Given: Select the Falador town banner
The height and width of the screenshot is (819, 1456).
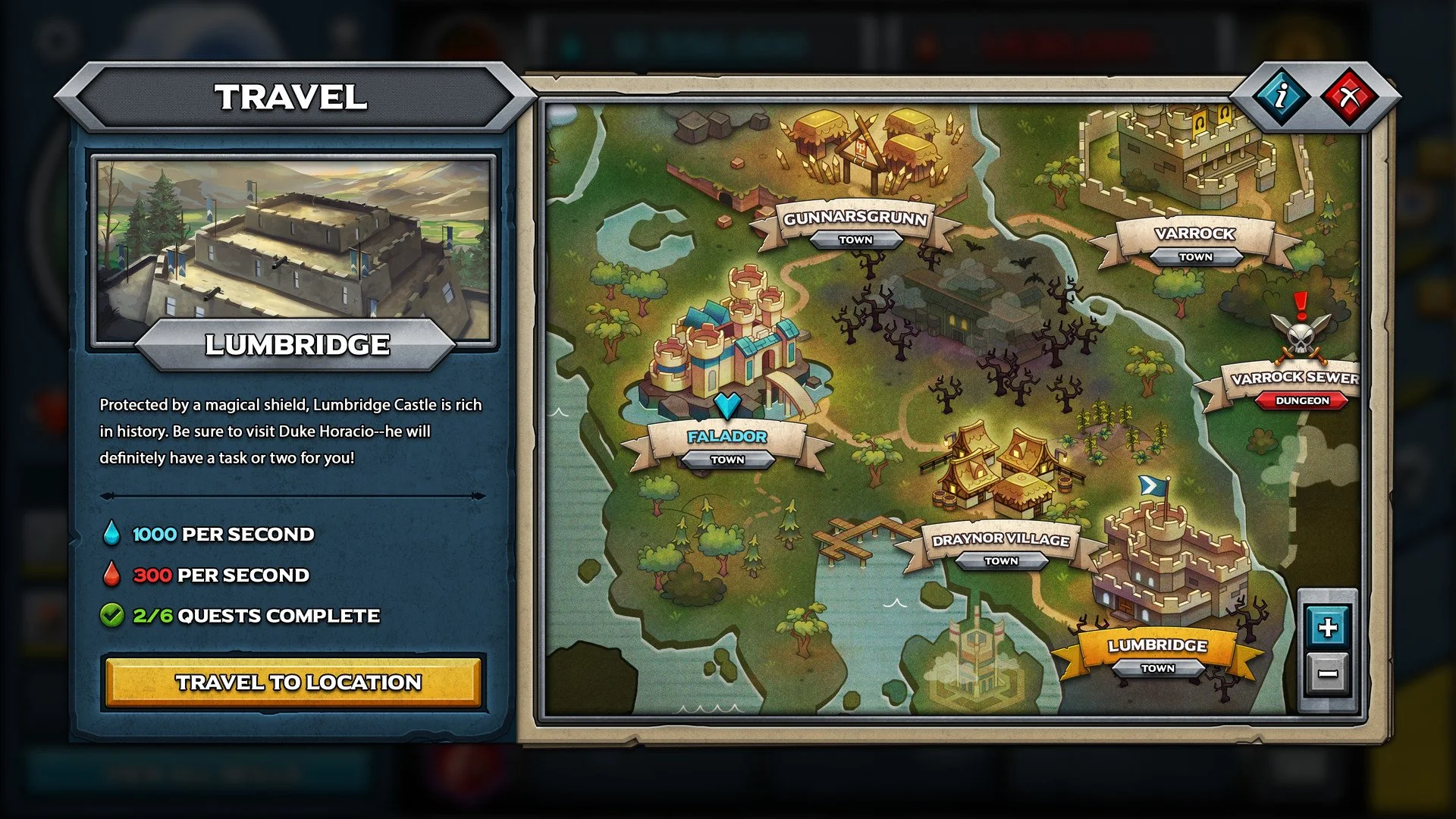Looking at the screenshot, I should pyautogui.click(x=726, y=436).
